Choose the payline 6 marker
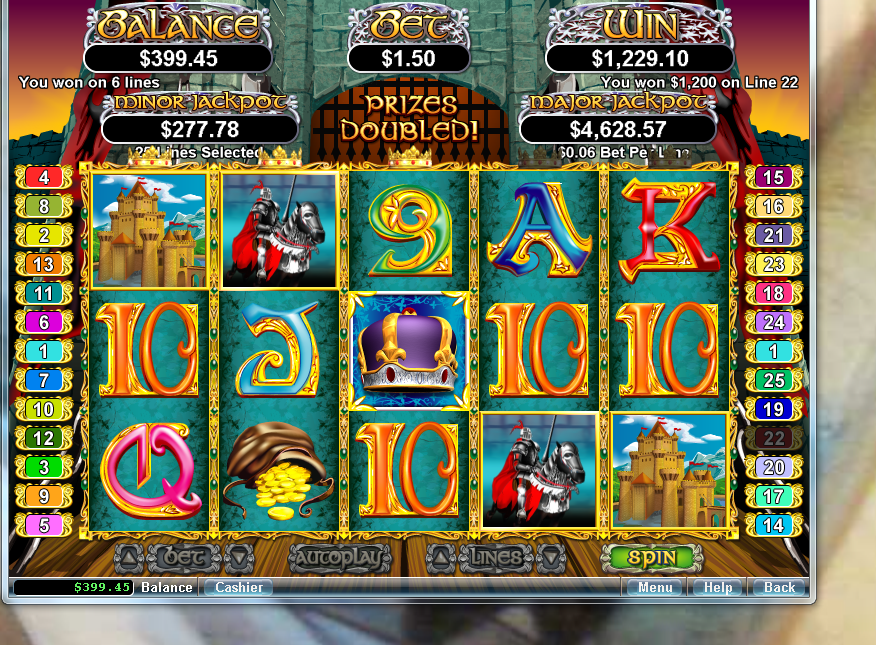The width and height of the screenshot is (876, 645). [x=44, y=322]
